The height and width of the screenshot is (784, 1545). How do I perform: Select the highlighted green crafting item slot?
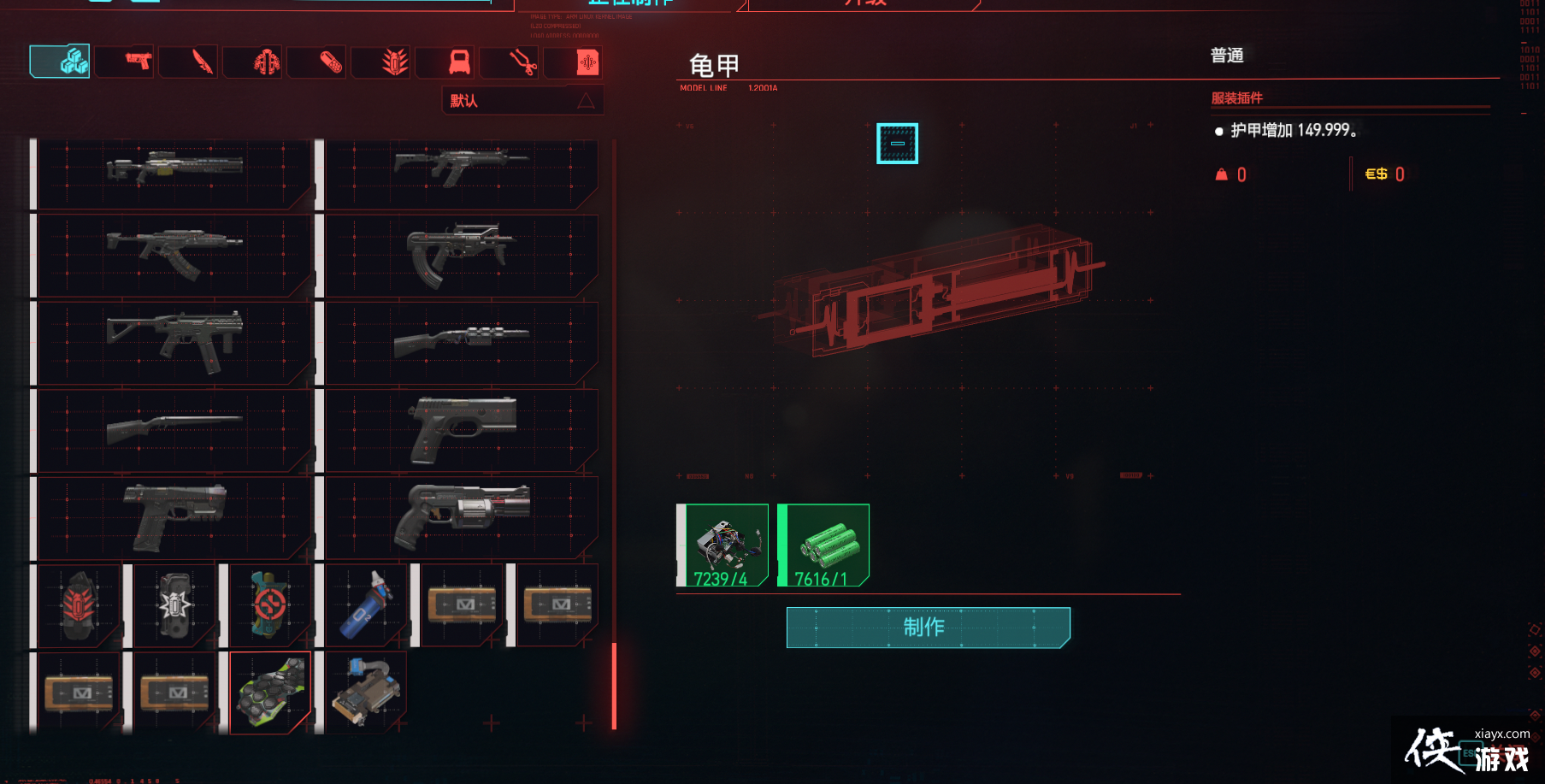[x=269, y=691]
